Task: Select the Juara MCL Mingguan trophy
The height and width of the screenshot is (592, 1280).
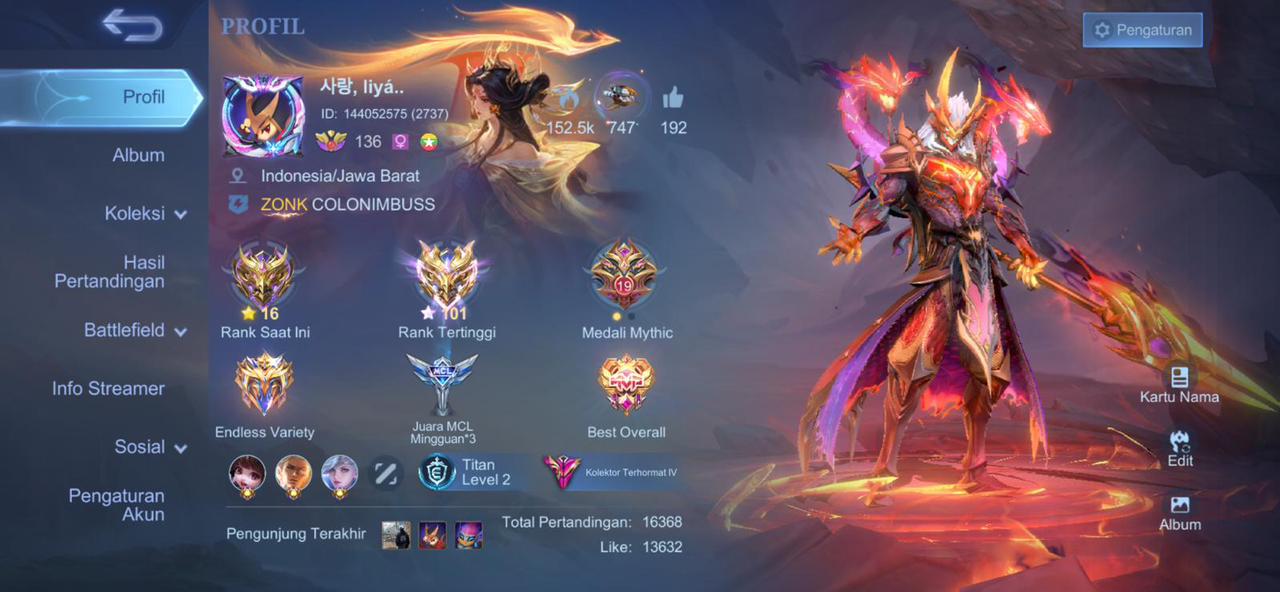Action: 443,385
